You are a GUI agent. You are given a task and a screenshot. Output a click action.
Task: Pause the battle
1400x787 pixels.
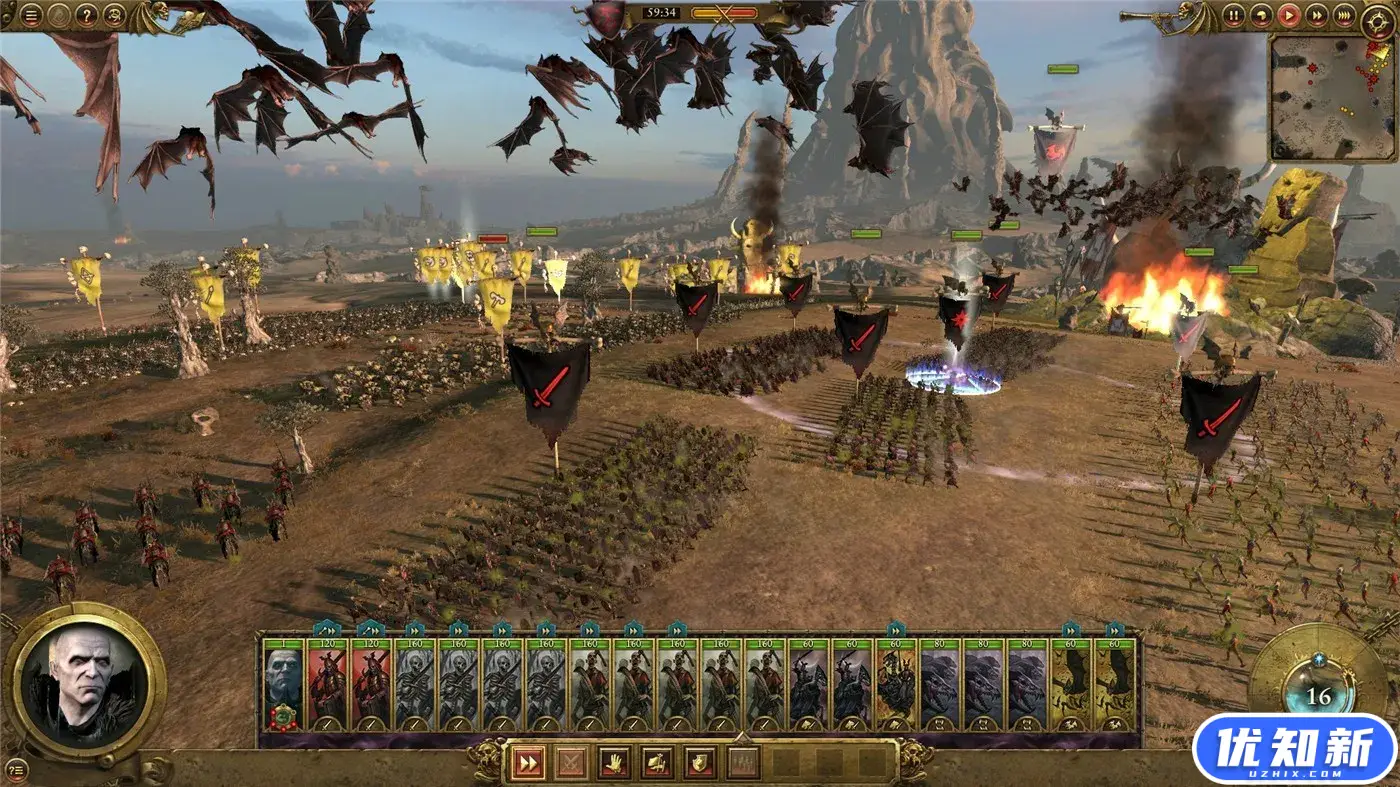click(x=1235, y=16)
